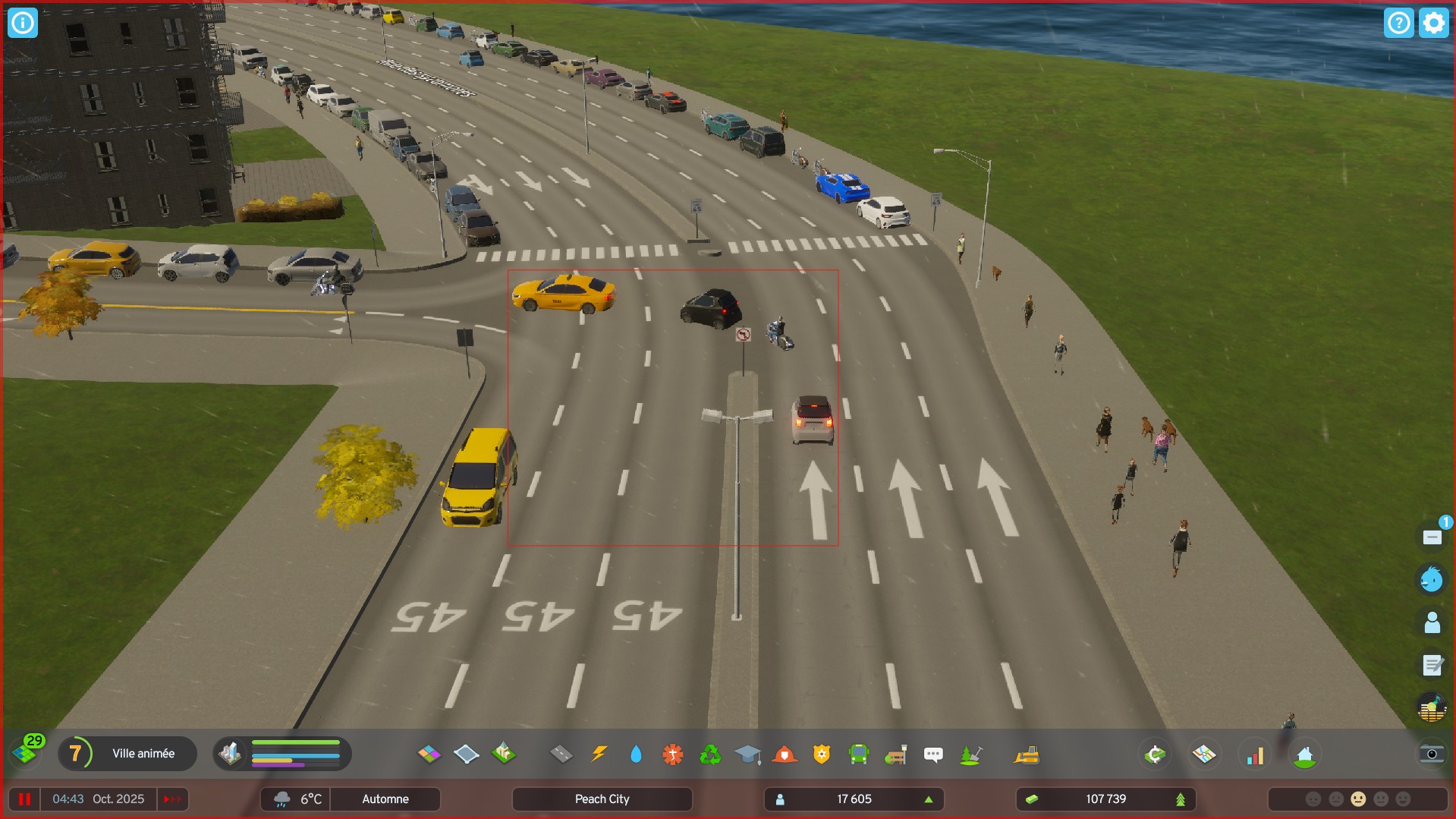Open the Water & Sewage menu

[636, 754]
